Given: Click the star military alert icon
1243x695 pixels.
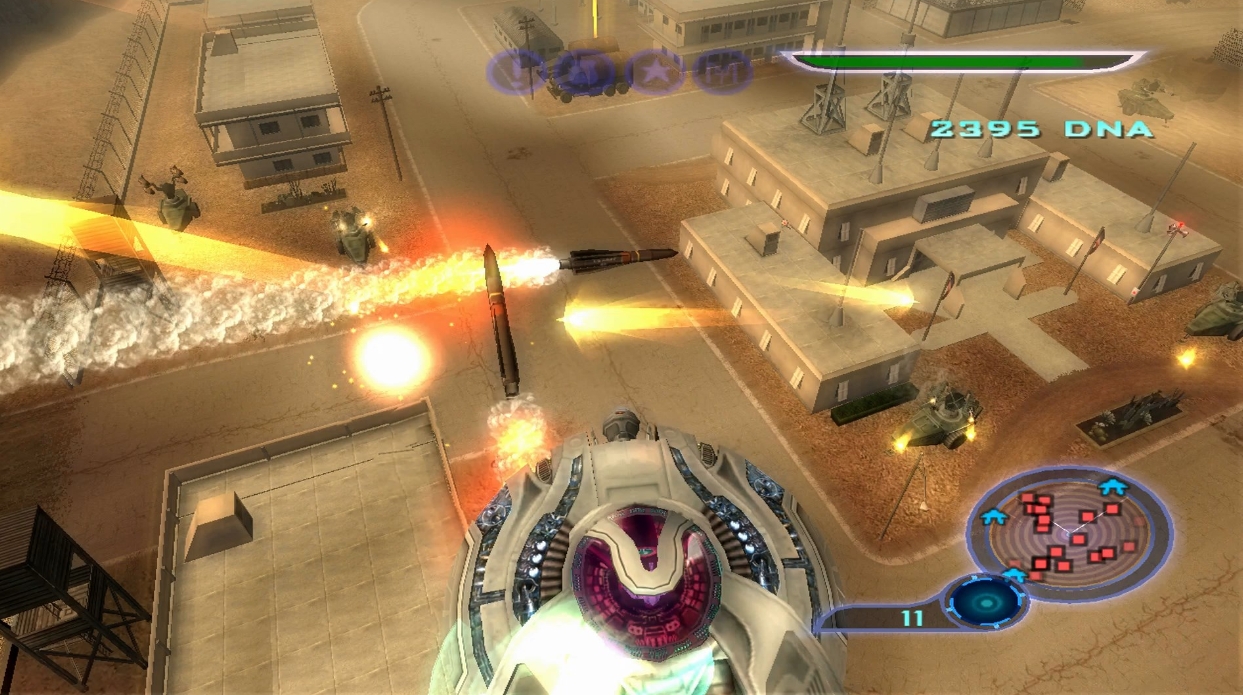Looking at the screenshot, I should (655, 72).
